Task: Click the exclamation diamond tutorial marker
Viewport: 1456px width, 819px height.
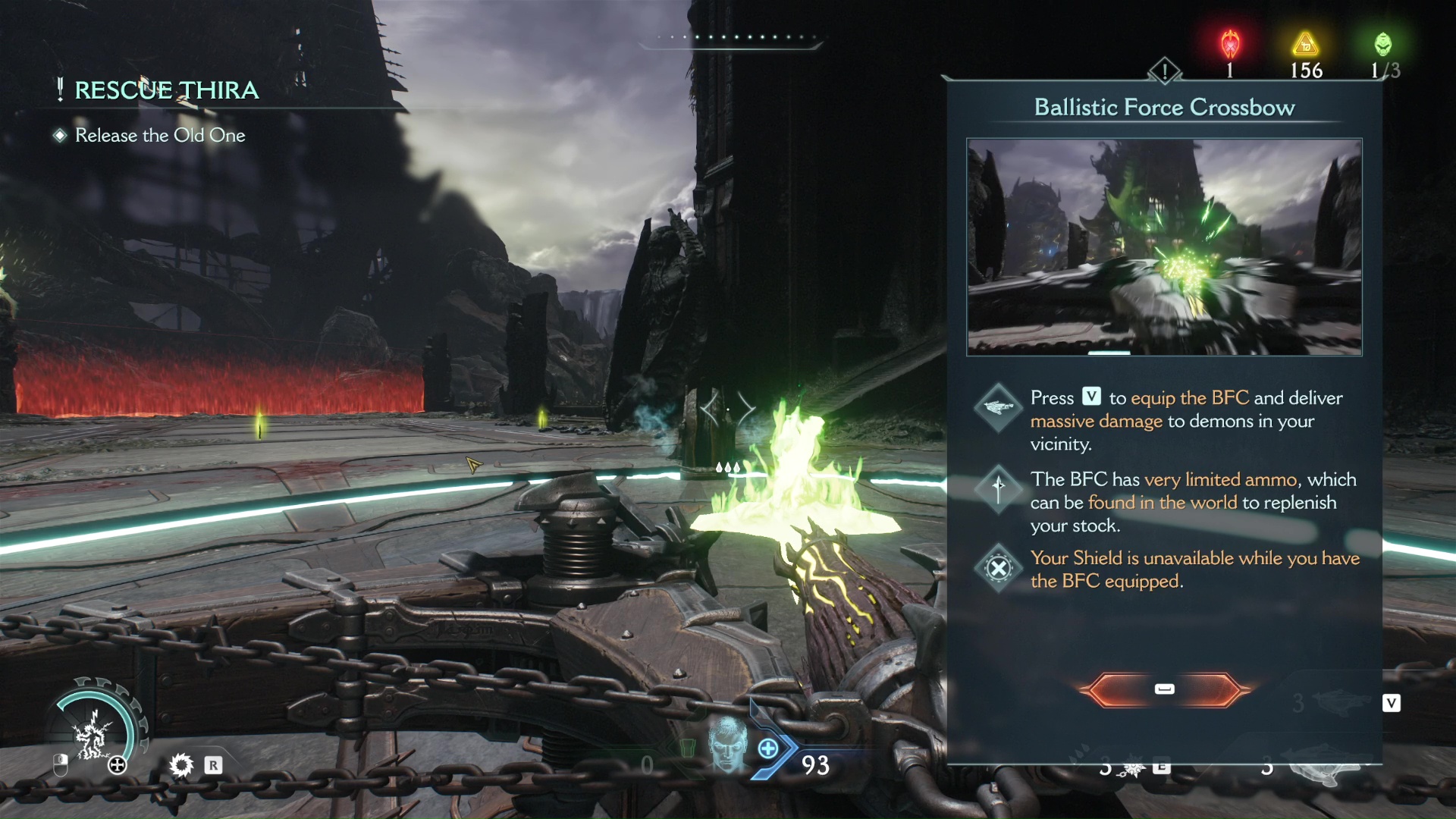Action: coord(1164,71)
